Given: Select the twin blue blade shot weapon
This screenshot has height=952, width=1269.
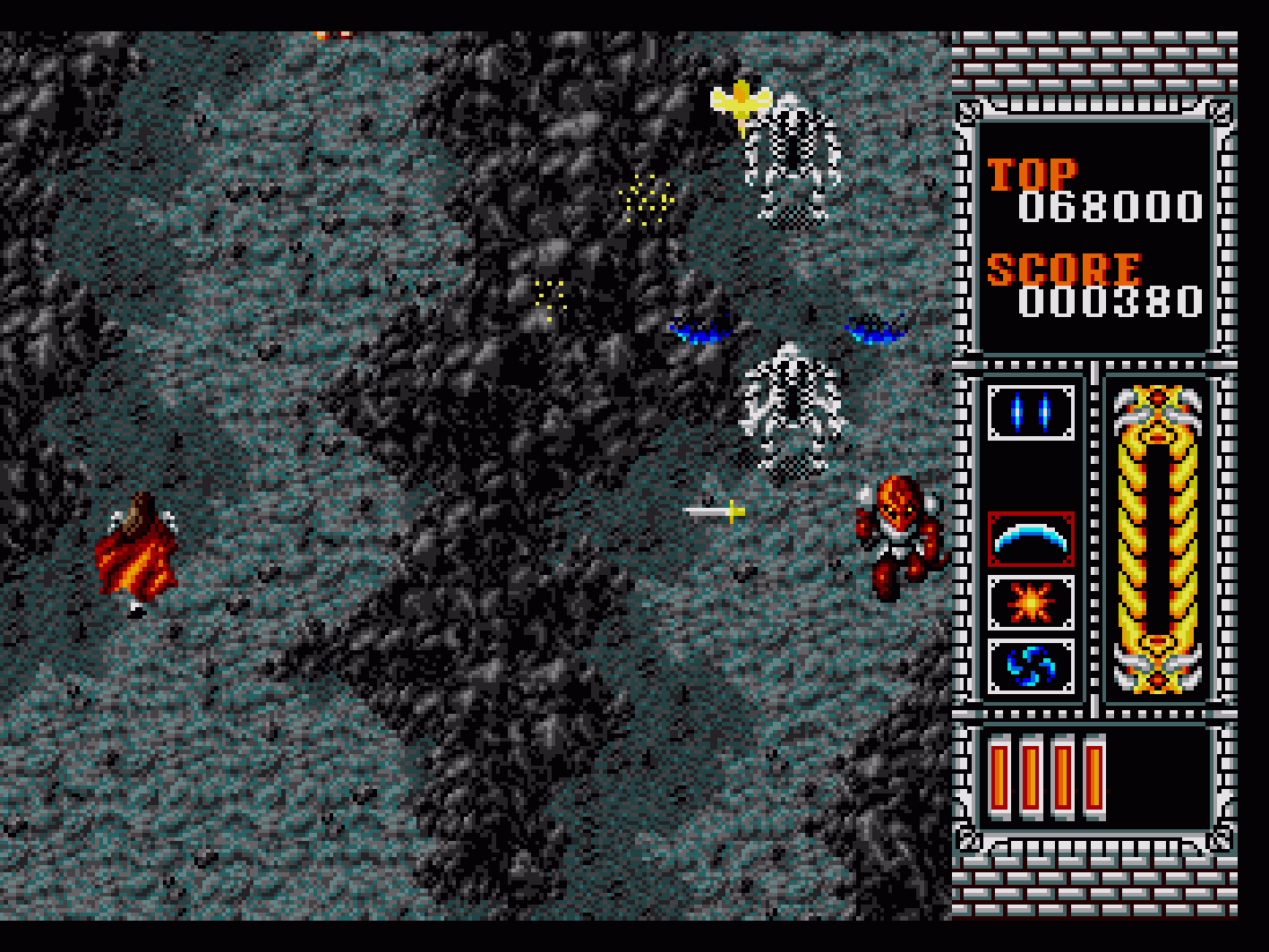Looking at the screenshot, I should pyautogui.click(x=1031, y=413).
